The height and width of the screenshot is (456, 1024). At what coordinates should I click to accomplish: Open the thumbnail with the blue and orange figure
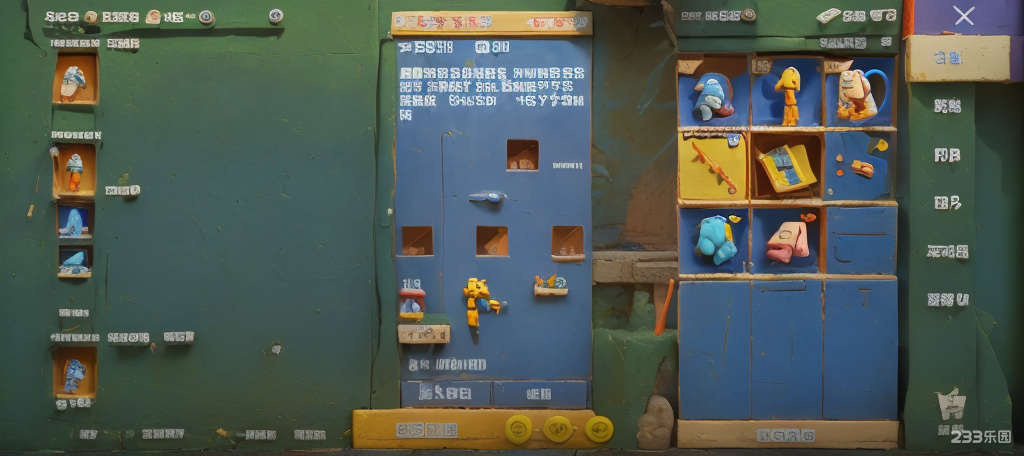tap(74, 171)
